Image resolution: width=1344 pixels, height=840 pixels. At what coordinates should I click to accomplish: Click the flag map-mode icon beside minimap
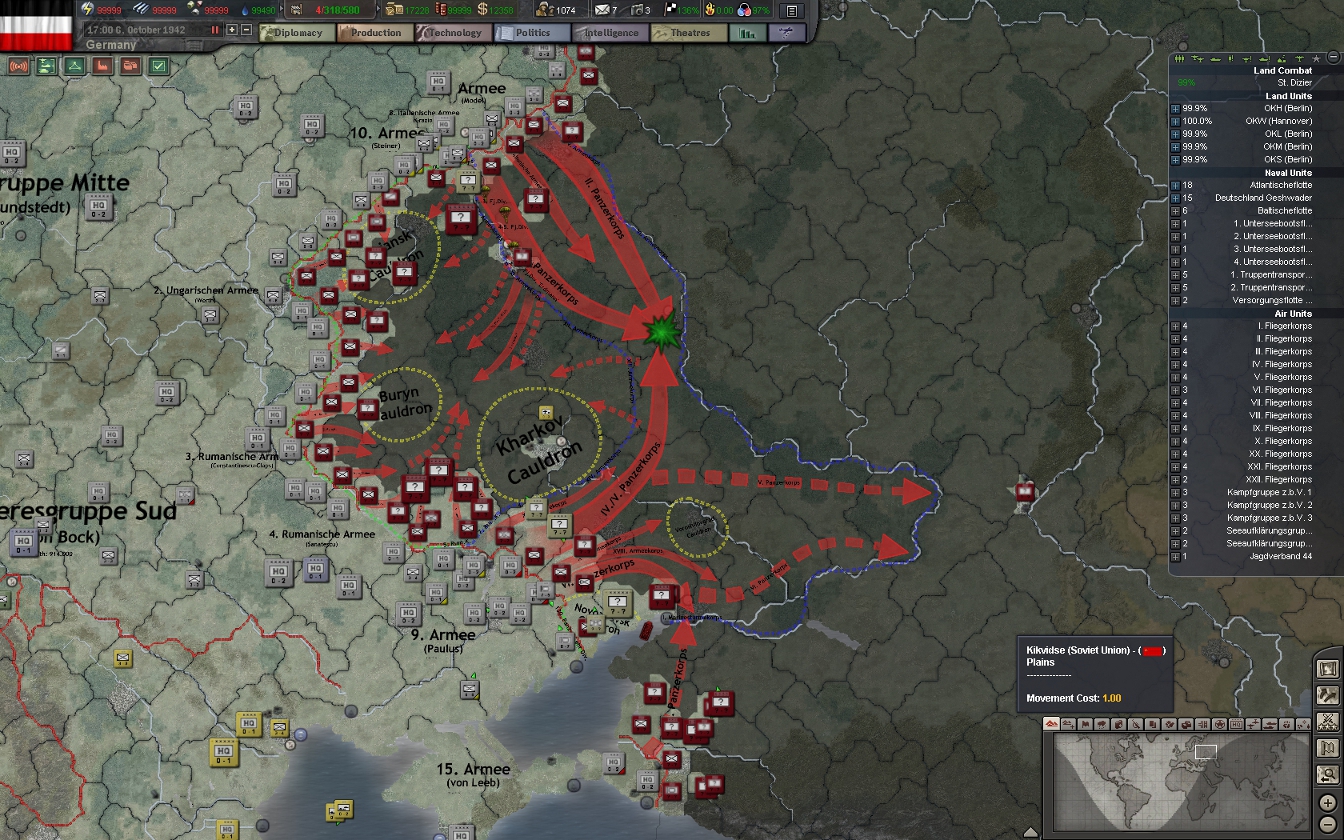1327,748
